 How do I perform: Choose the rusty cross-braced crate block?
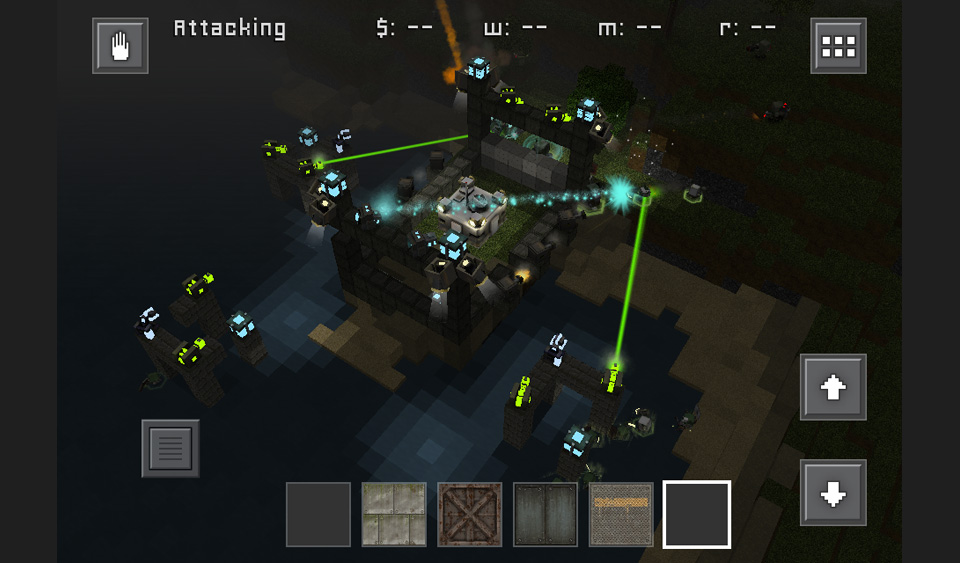(470, 515)
